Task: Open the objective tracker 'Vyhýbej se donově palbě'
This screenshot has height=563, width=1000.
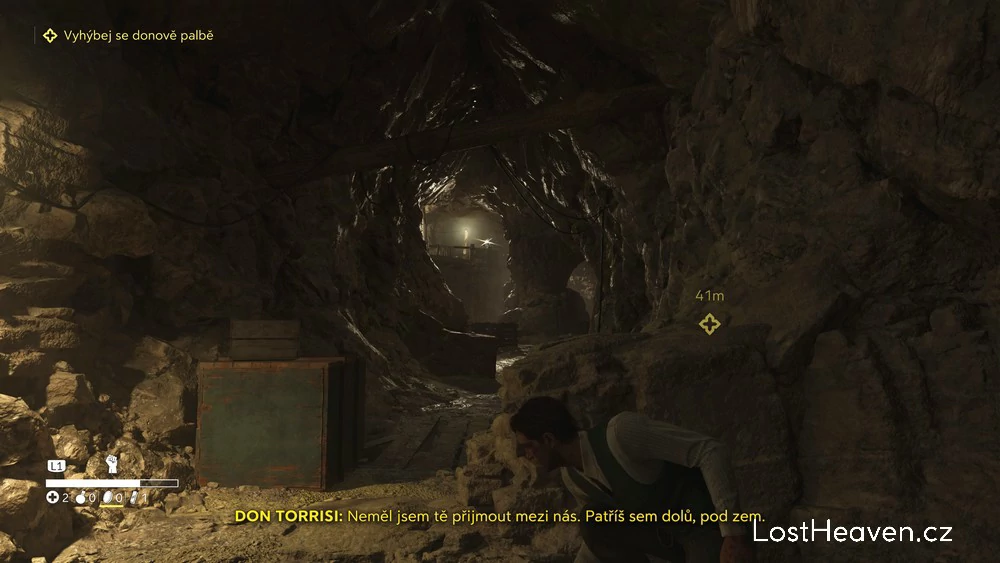Action: coord(128,36)
